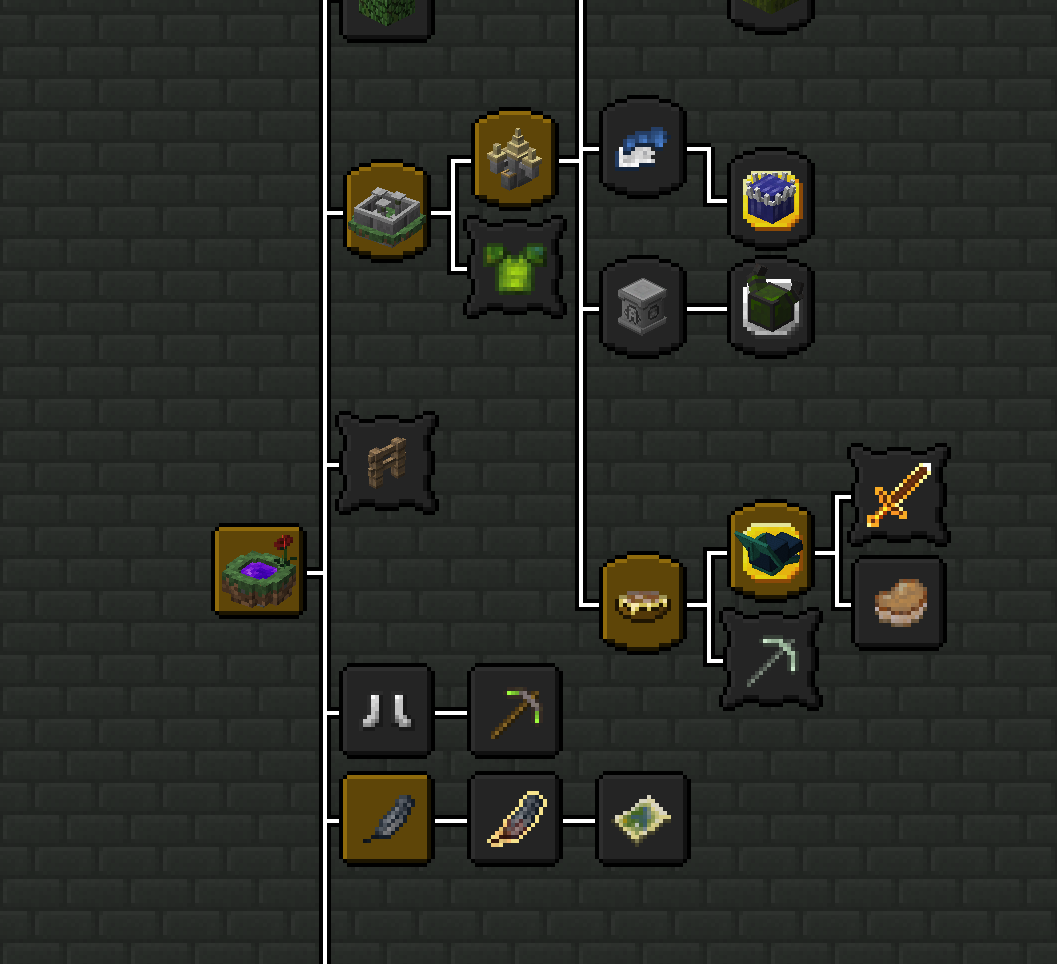1057x964 pixels.
Task: Choose the dark teal head with gold border
Action: [x=770, y=551]
